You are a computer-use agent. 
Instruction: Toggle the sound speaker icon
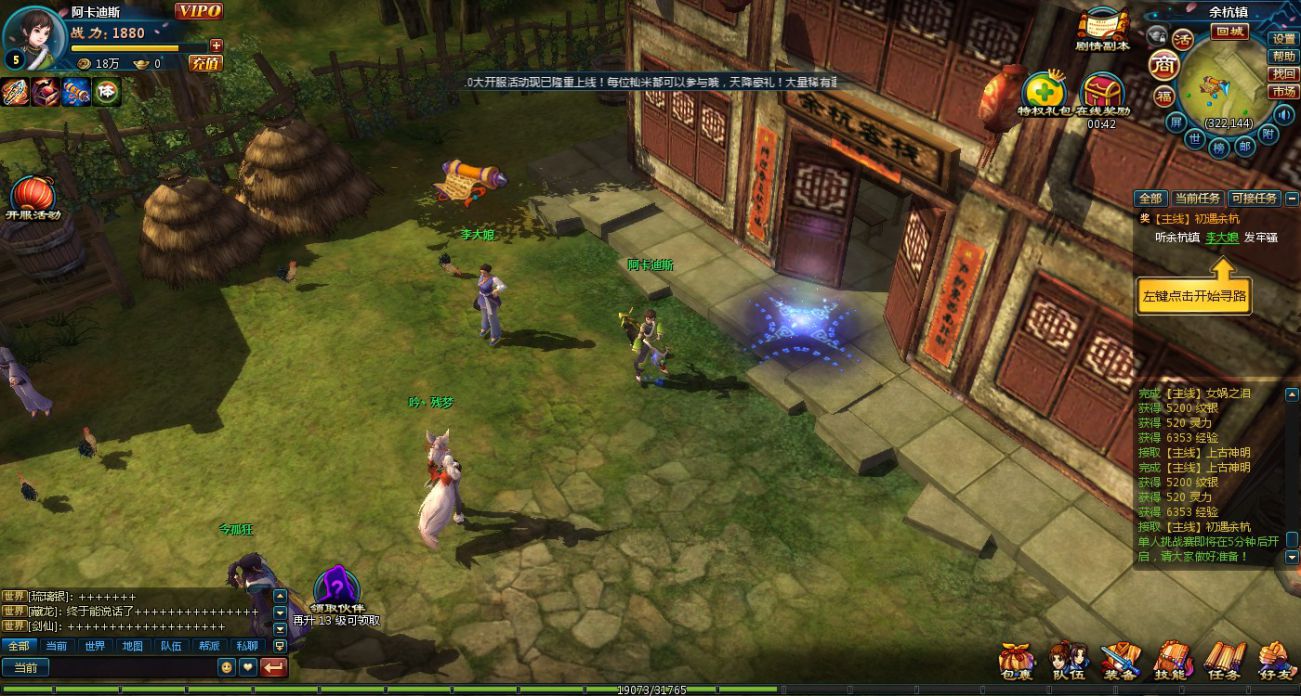click(x=1283, y=114)
